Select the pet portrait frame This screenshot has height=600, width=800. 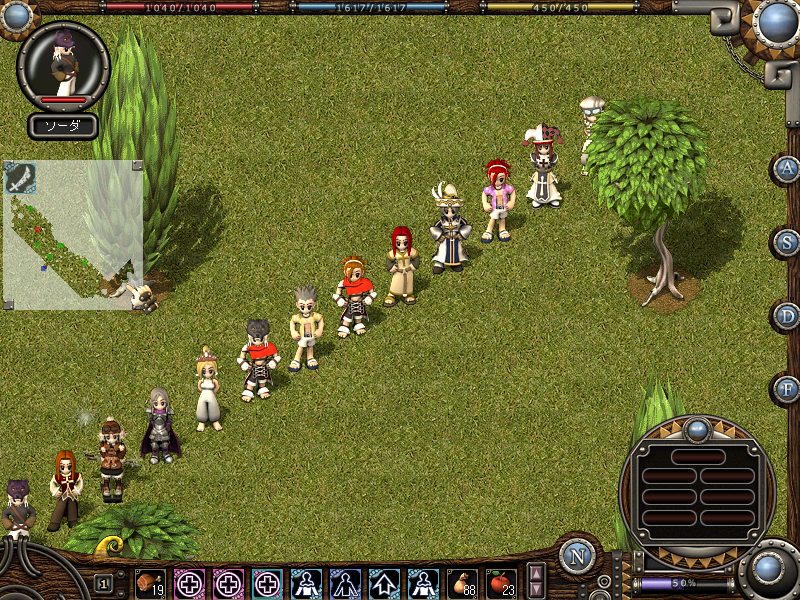click(63, 66)
